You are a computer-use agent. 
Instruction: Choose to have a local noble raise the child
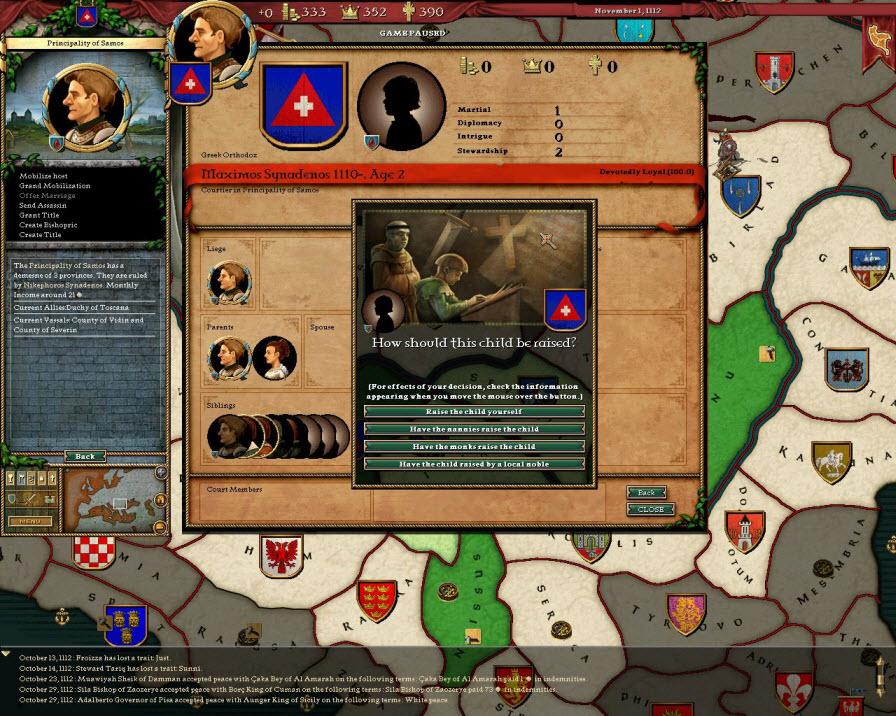point(474,464)
